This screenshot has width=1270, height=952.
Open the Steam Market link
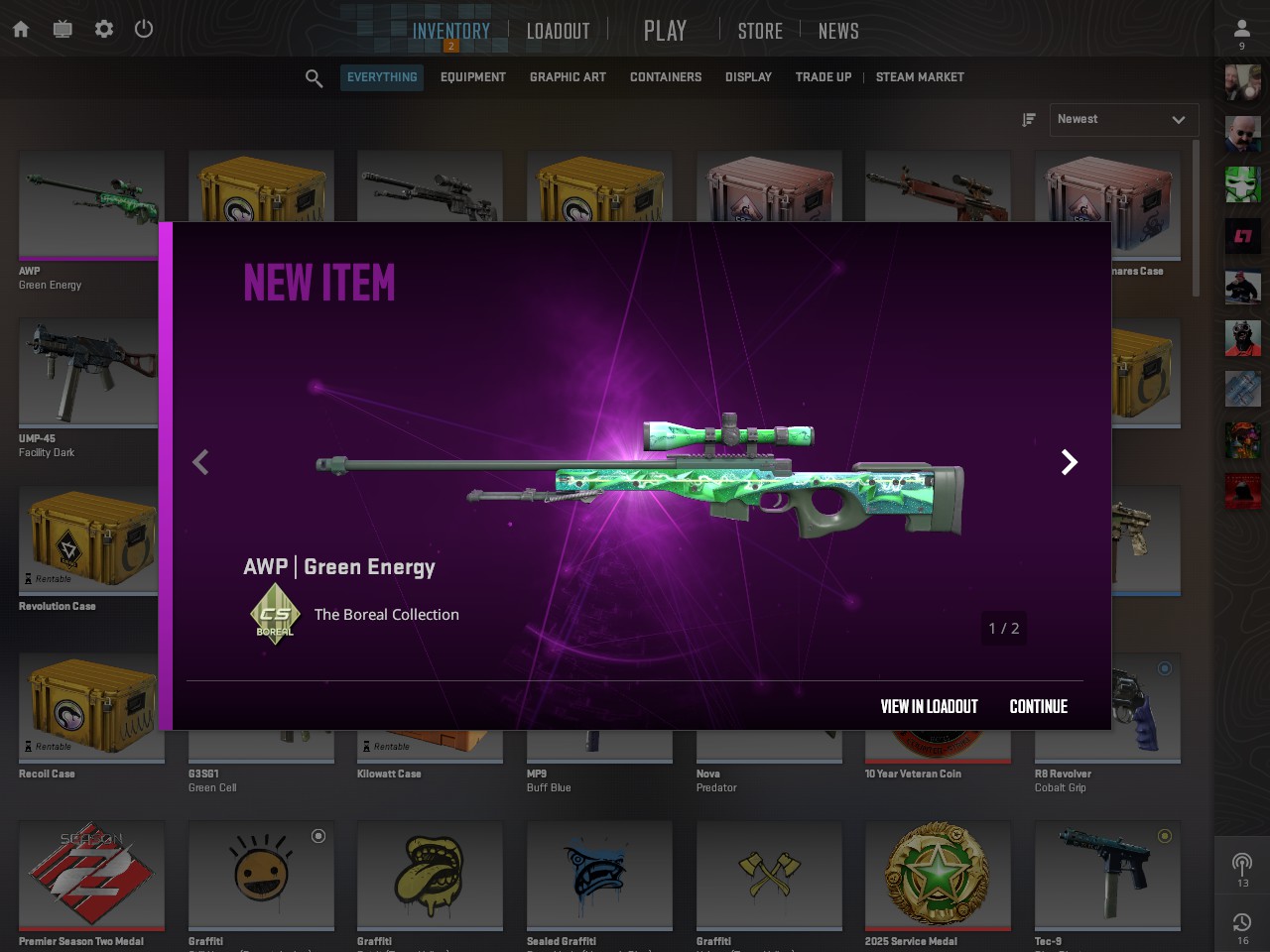(x=920, y=77)
